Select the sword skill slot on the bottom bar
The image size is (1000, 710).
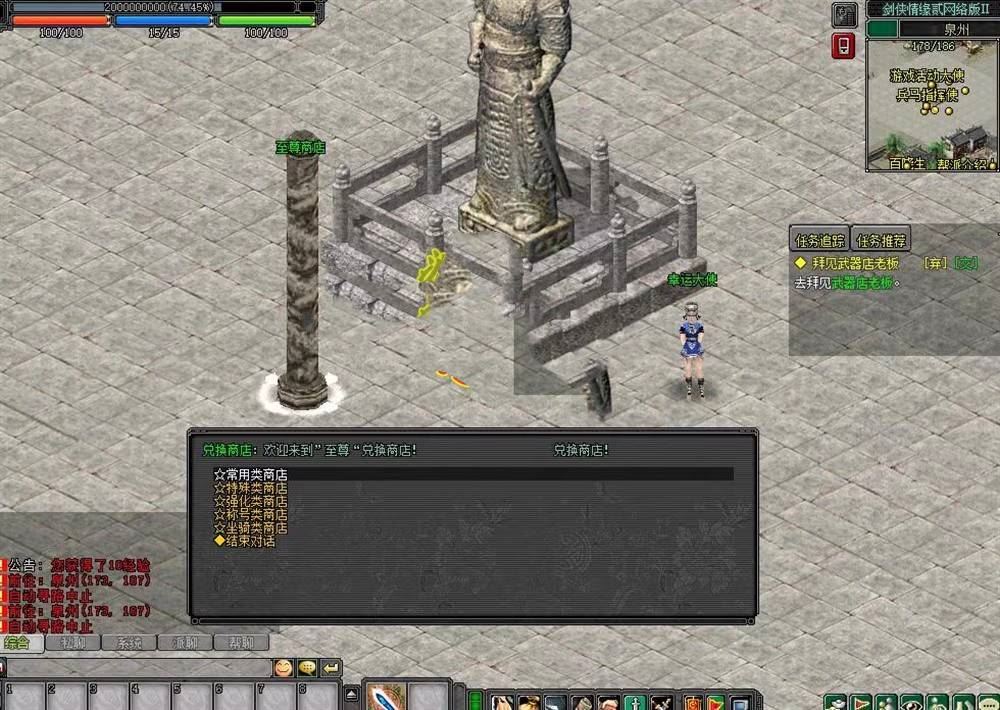[x=383, y=697]
